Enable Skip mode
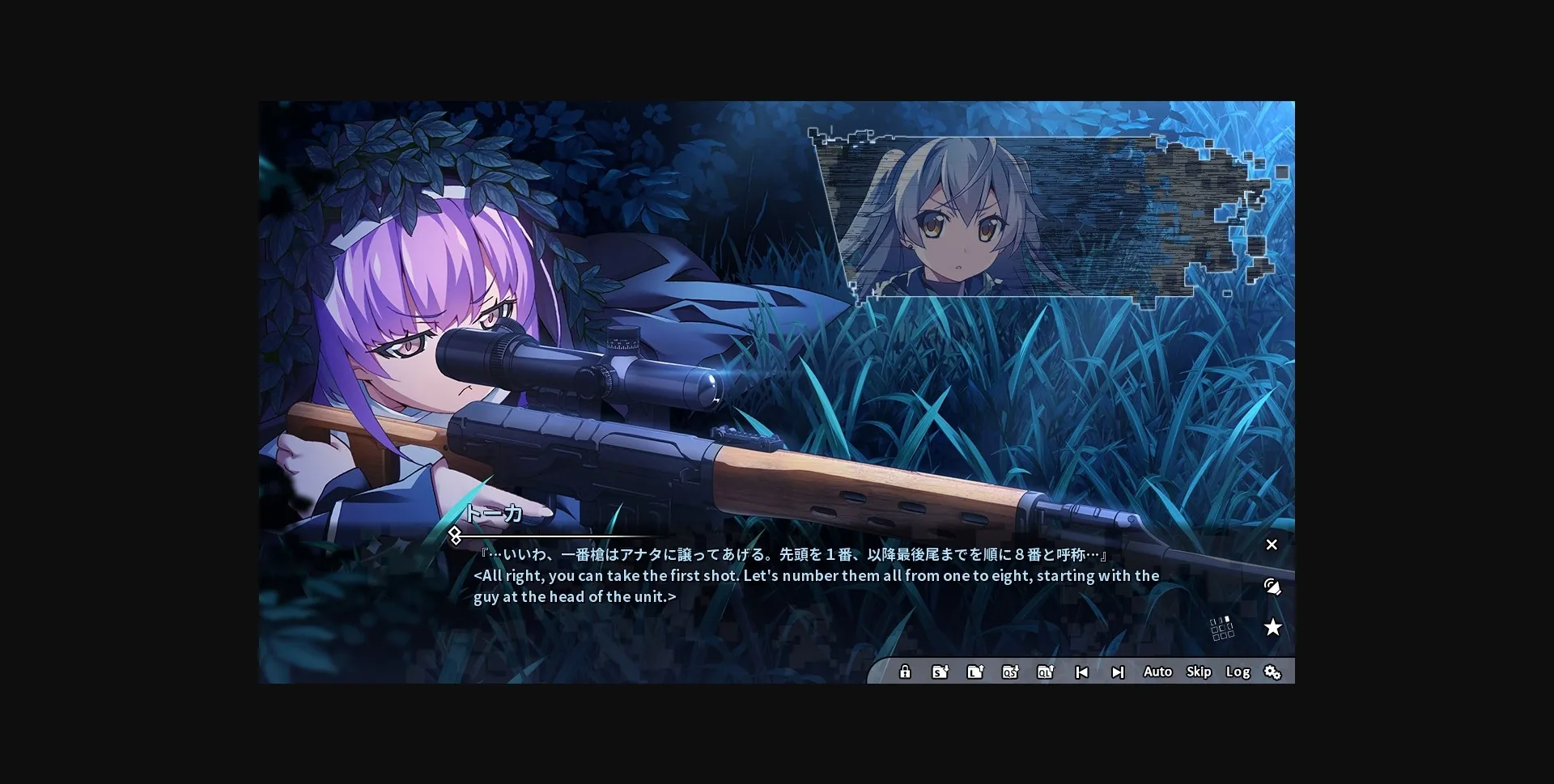 [x=1199, y=672]
